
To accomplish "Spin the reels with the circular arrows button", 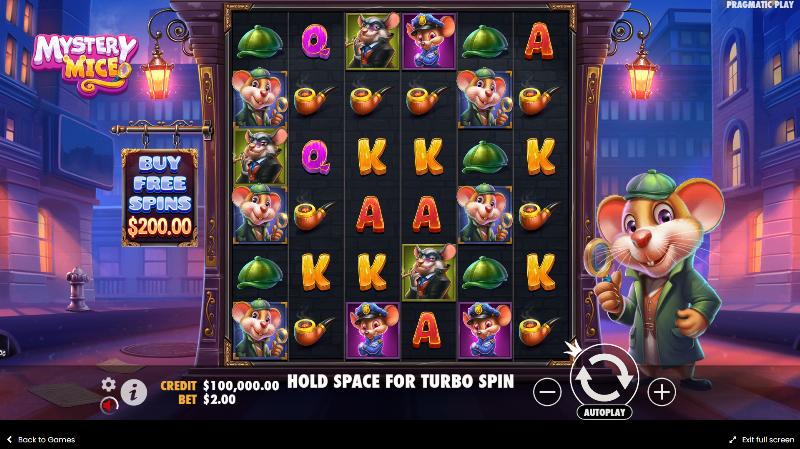I will [604, 376].
